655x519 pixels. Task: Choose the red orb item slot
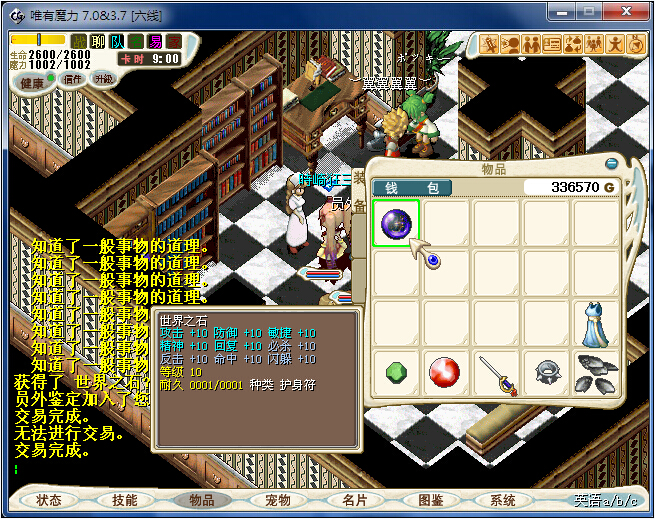(446, 374)
